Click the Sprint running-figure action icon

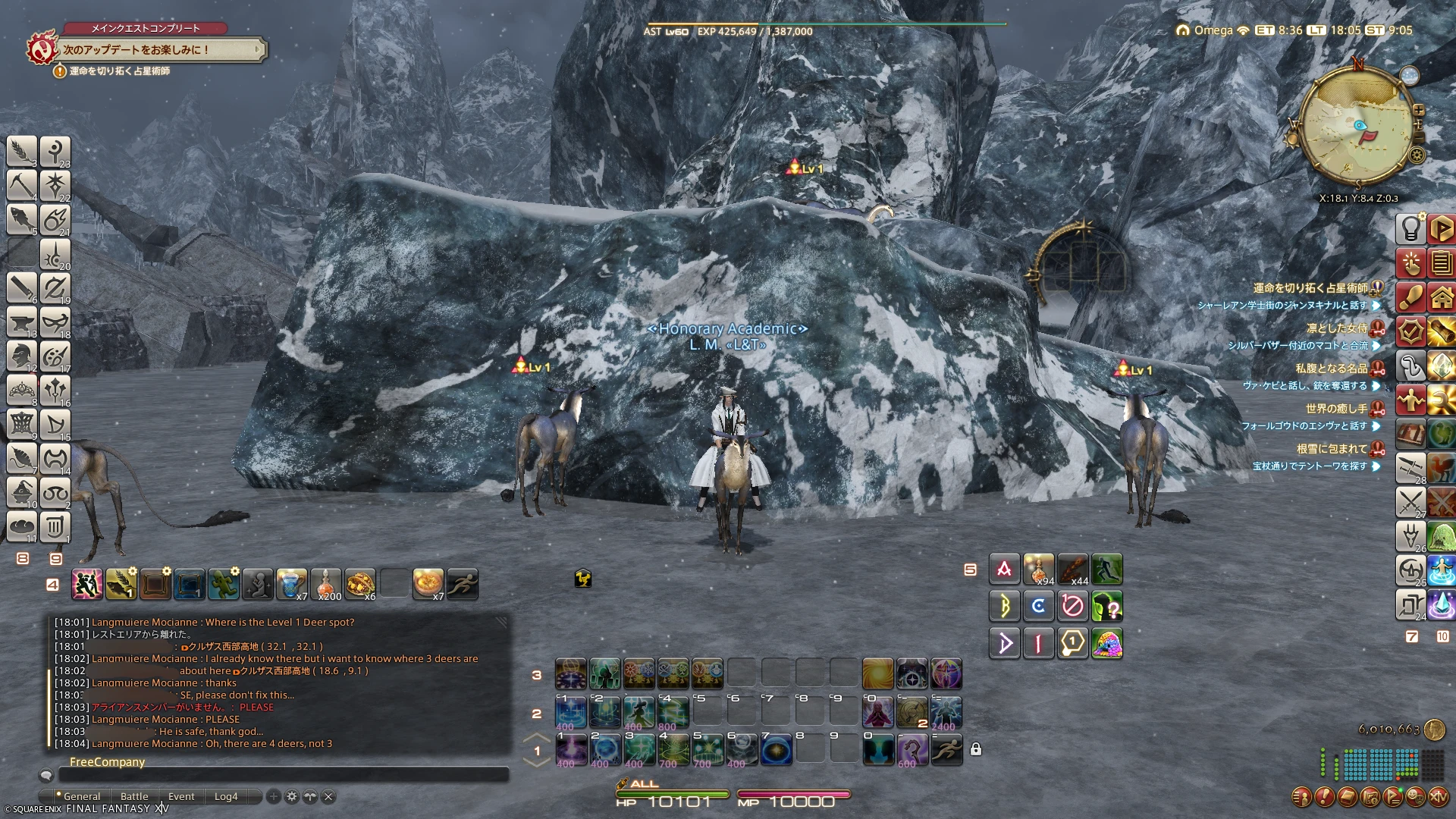[463, 584]
